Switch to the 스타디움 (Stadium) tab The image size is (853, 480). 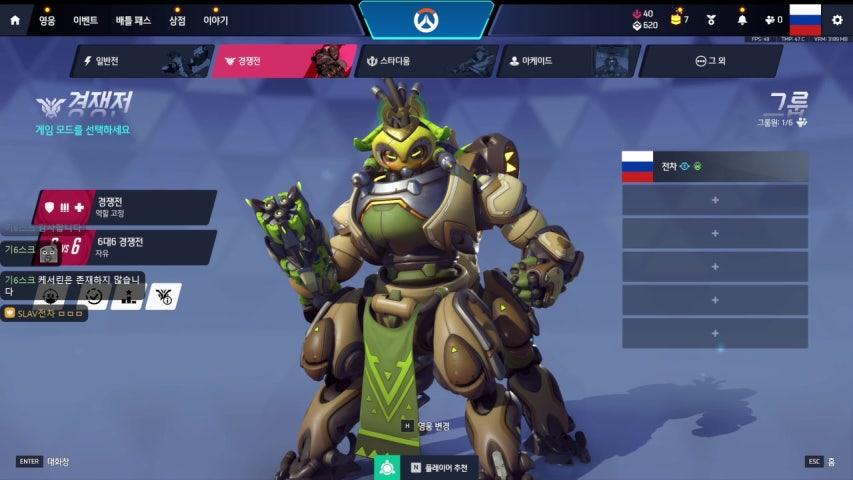coord(427,61)
